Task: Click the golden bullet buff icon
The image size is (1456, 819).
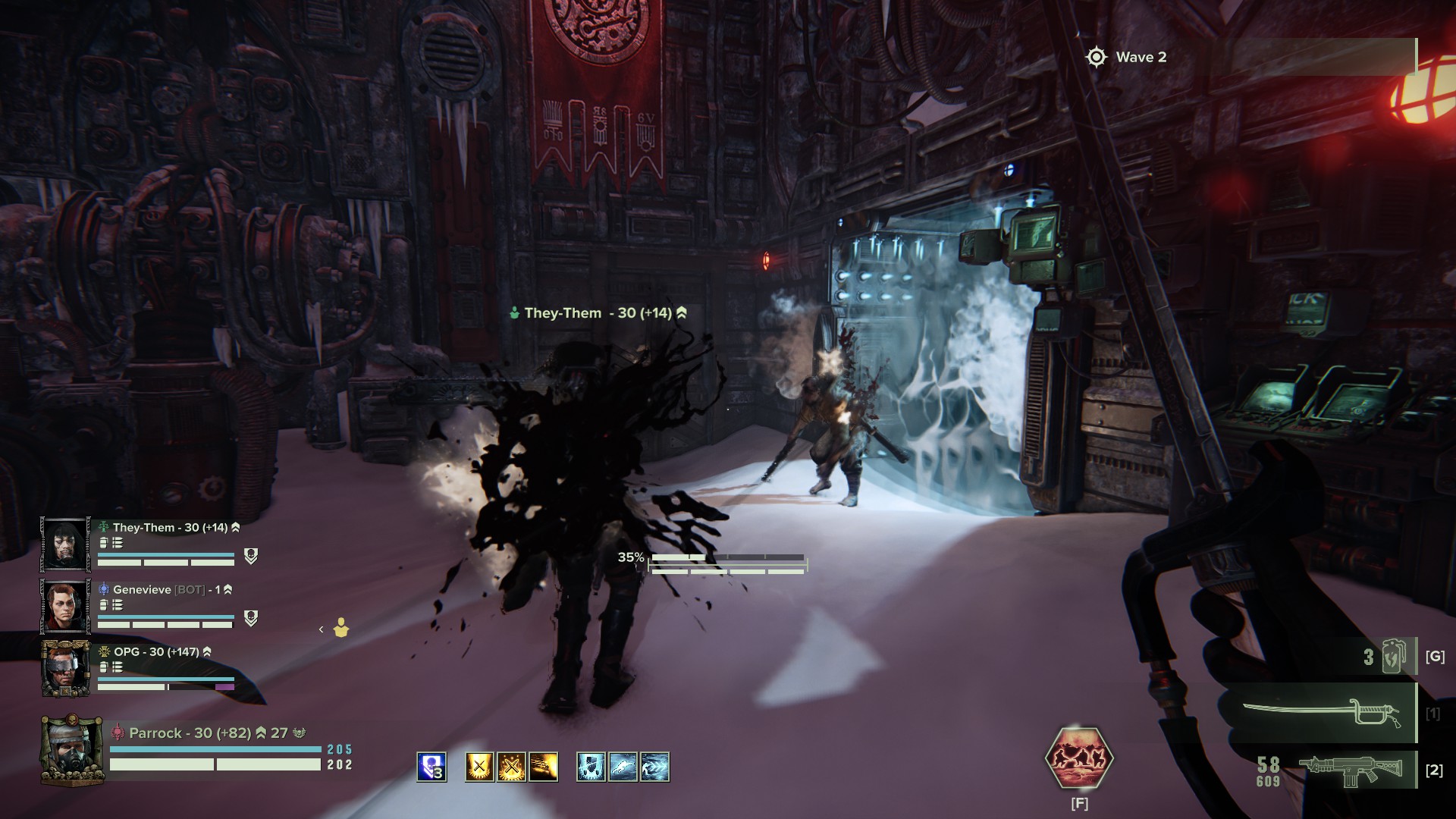Action: (x=544, y=767)
